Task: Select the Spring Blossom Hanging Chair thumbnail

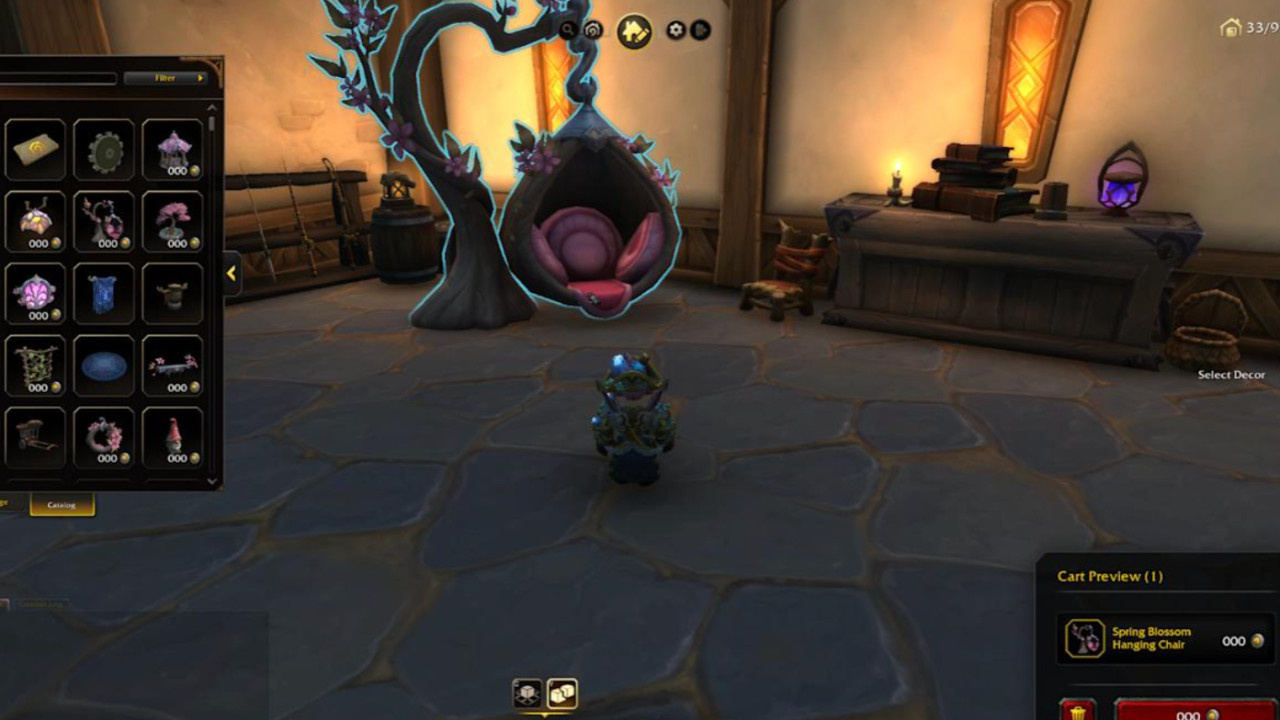Action: coord(104,222)
